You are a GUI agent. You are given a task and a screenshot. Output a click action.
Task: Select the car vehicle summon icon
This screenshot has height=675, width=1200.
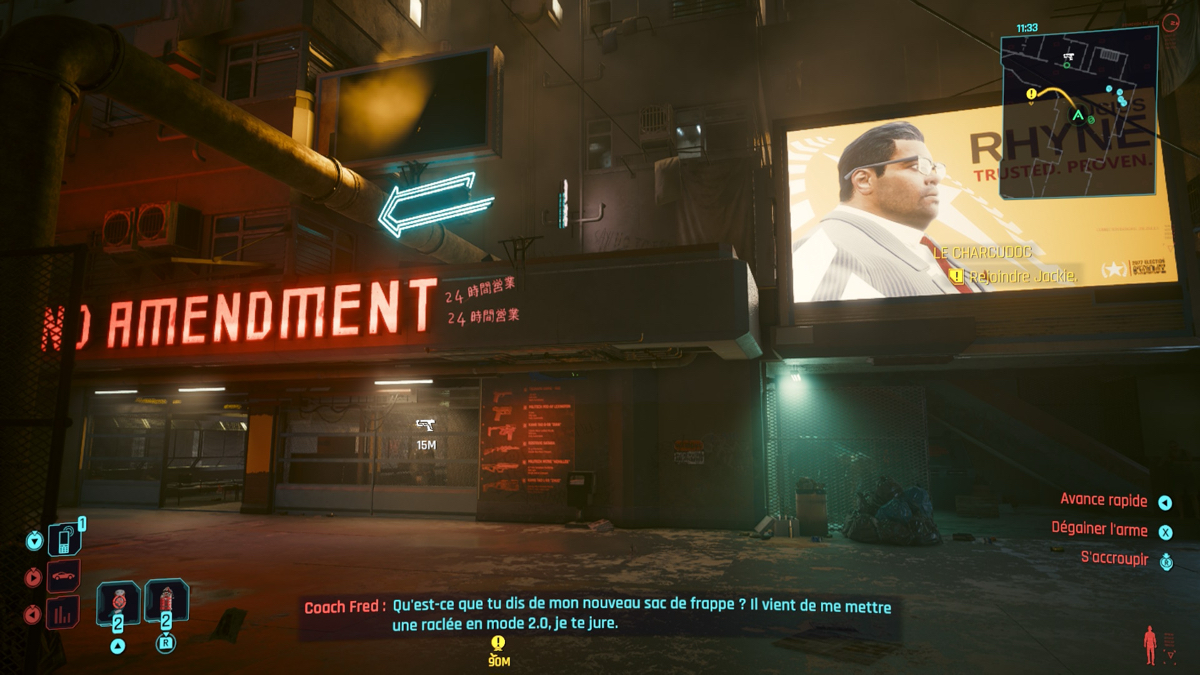(62, 577)
